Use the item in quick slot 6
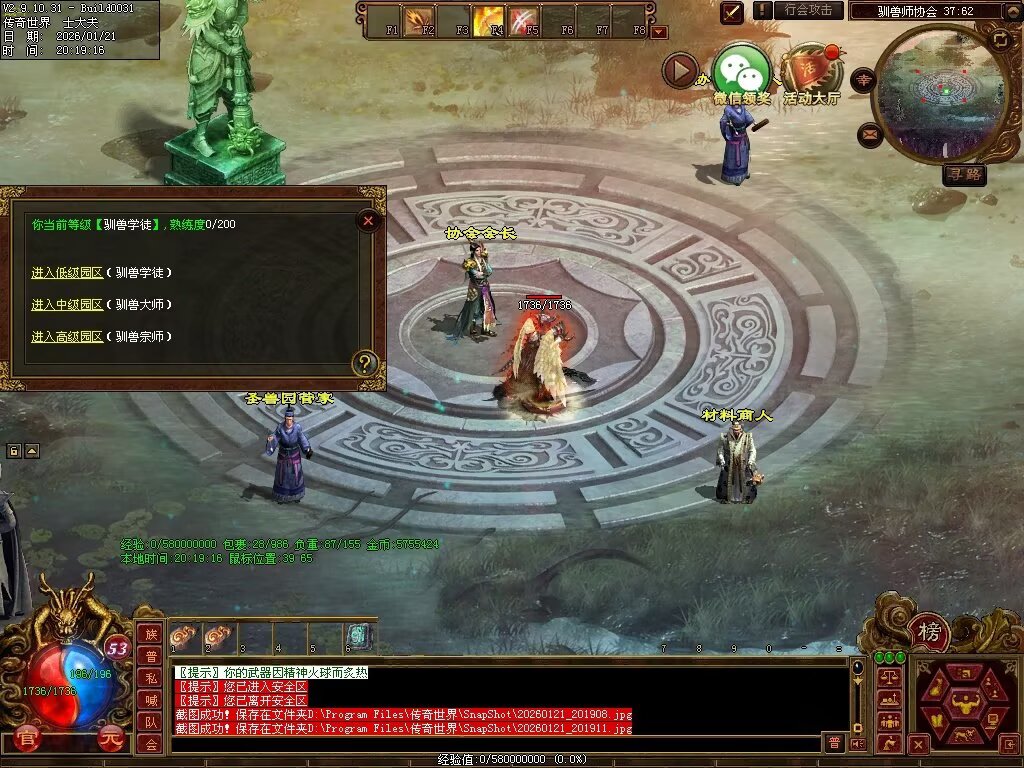Screen dimensions: 1024x768 pyautogui.click(x=360, y=636)
